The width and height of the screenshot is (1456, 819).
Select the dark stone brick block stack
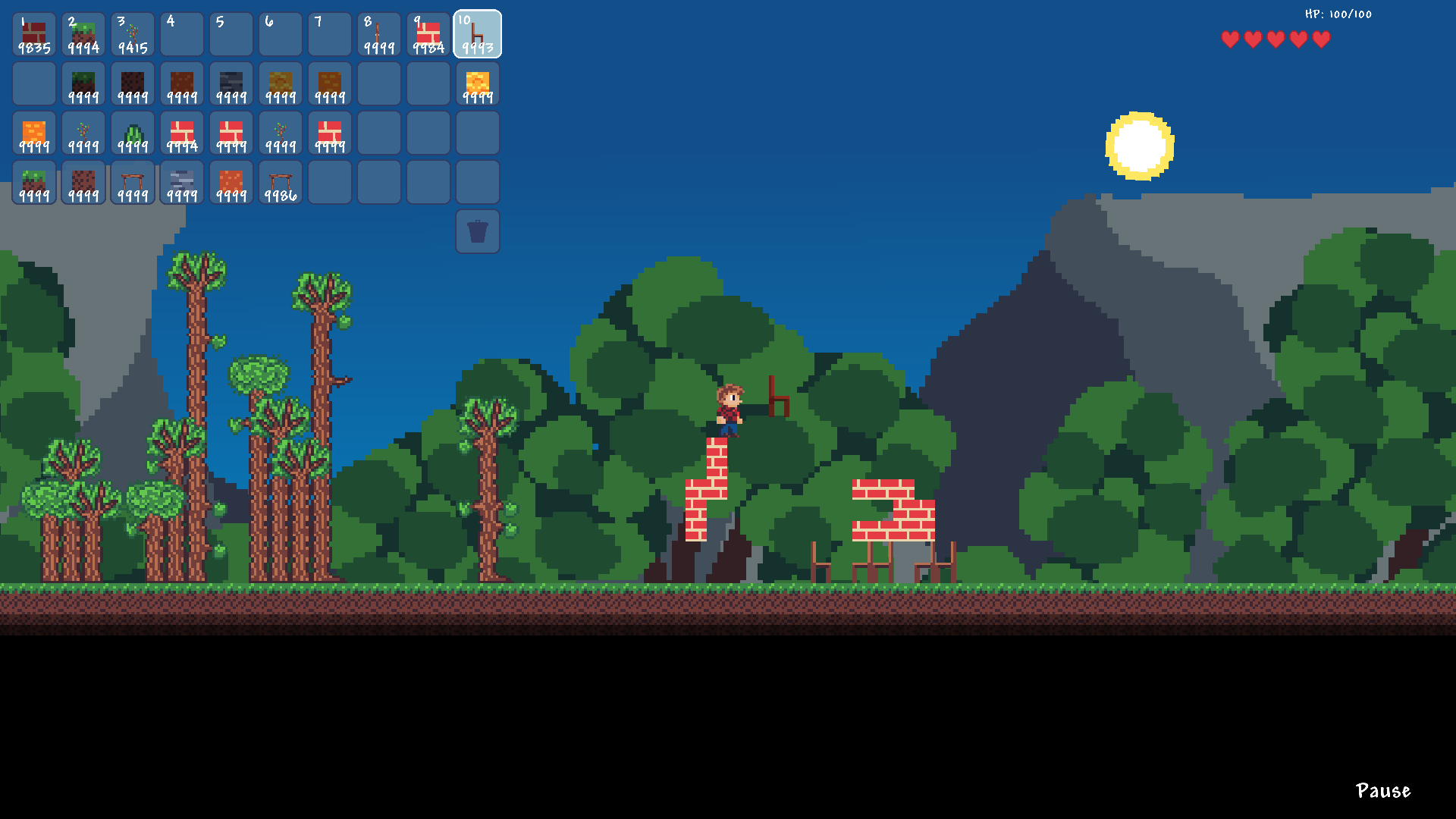(x=231, y=84)
